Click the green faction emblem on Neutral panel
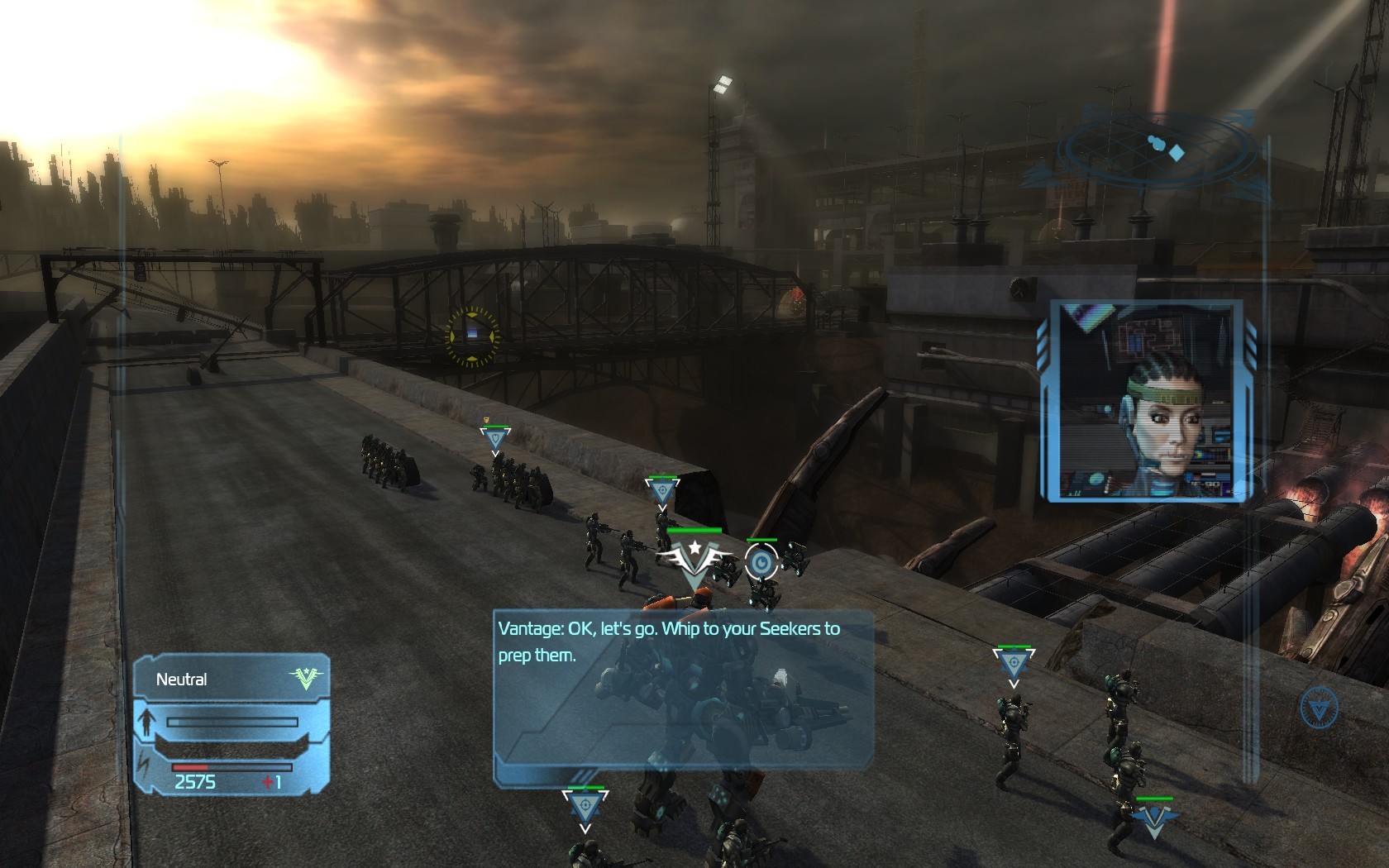The image size is (1389, 868). [304, 679]
